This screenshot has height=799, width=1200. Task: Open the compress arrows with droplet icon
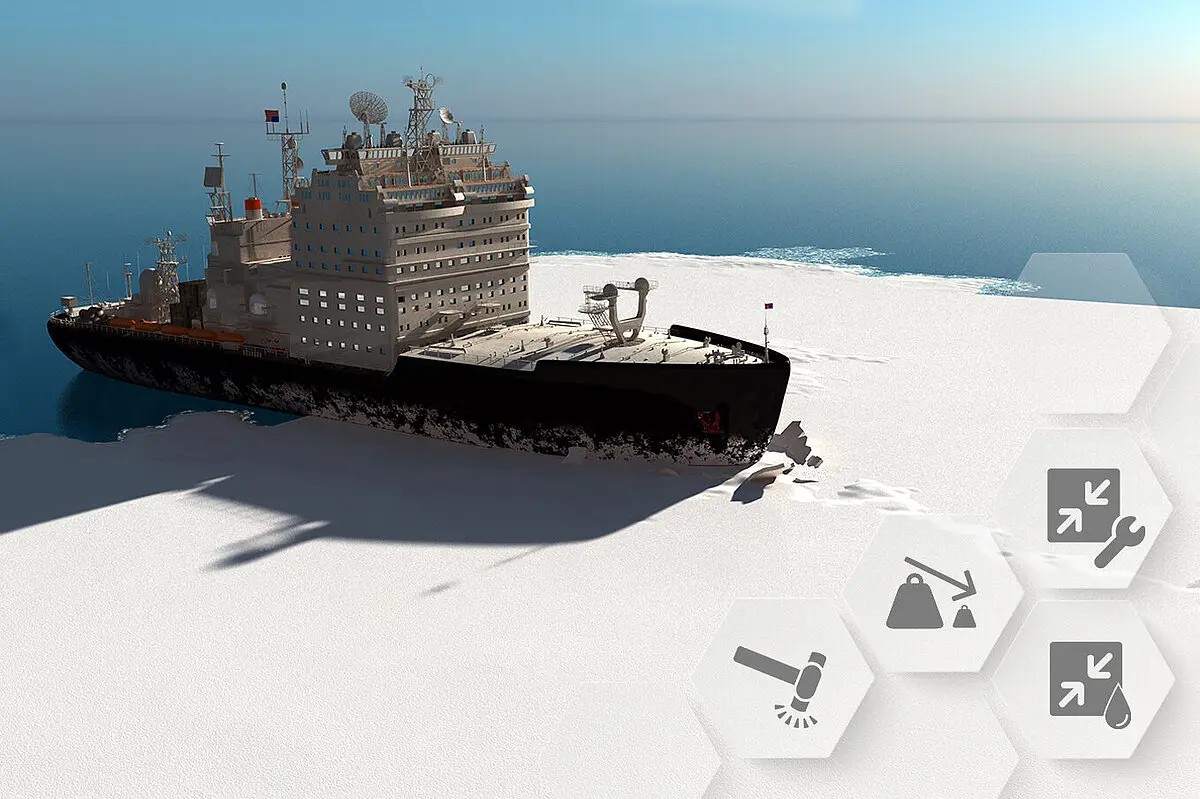pyautogui.click(x=1087, y=682)
